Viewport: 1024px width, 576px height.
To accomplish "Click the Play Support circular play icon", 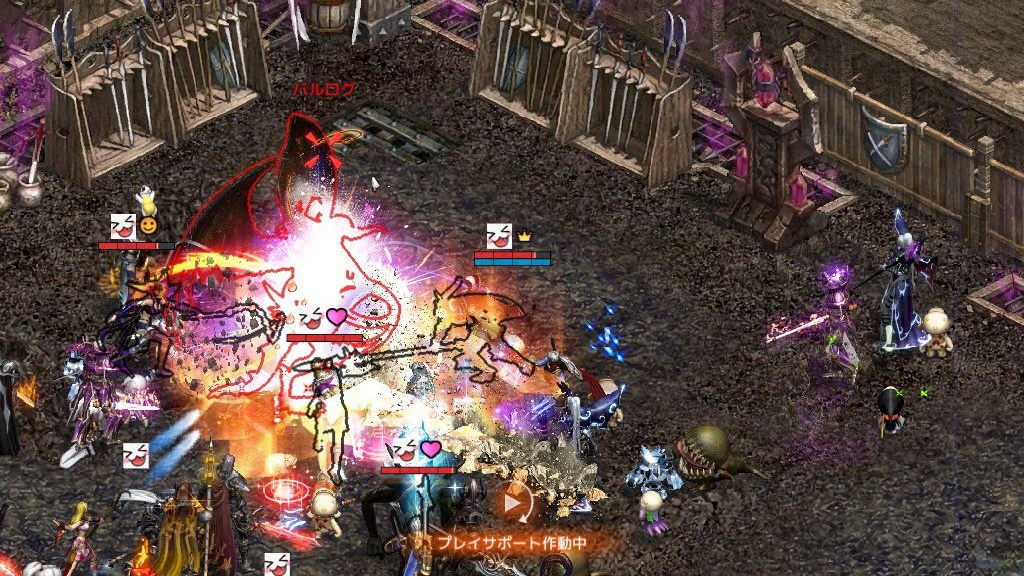I will click(514, 504).
